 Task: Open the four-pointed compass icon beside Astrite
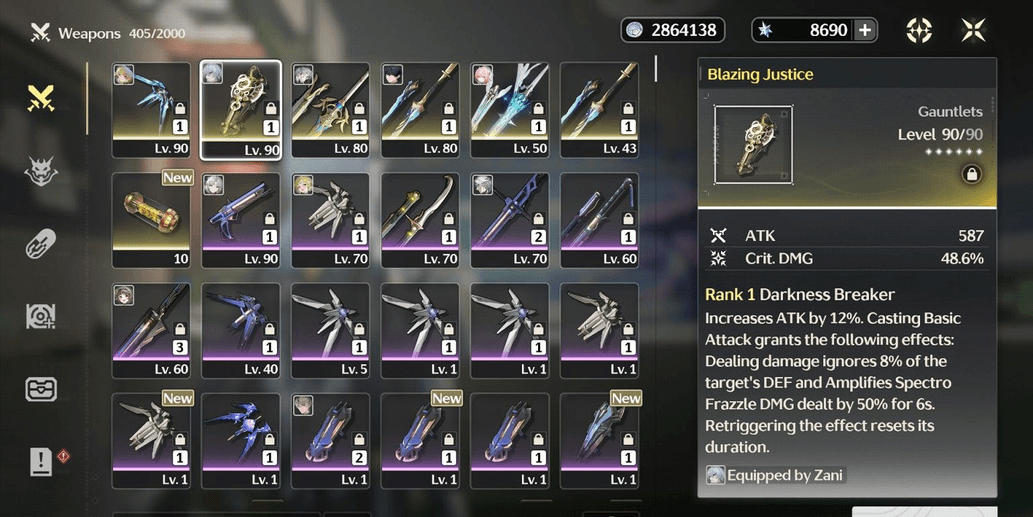click(x=919, y=30)
